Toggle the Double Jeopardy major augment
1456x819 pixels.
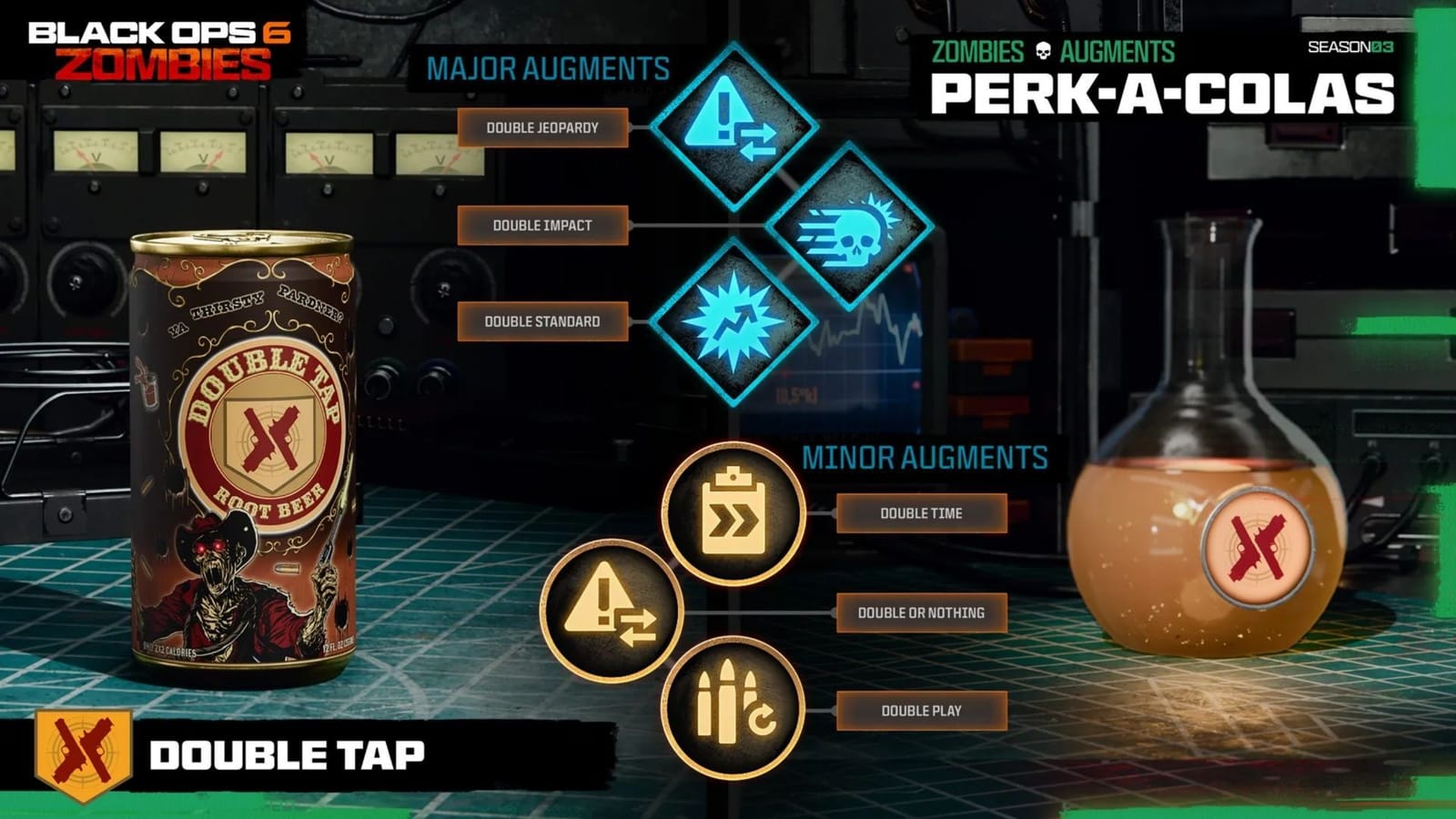(x=543, y=128)
